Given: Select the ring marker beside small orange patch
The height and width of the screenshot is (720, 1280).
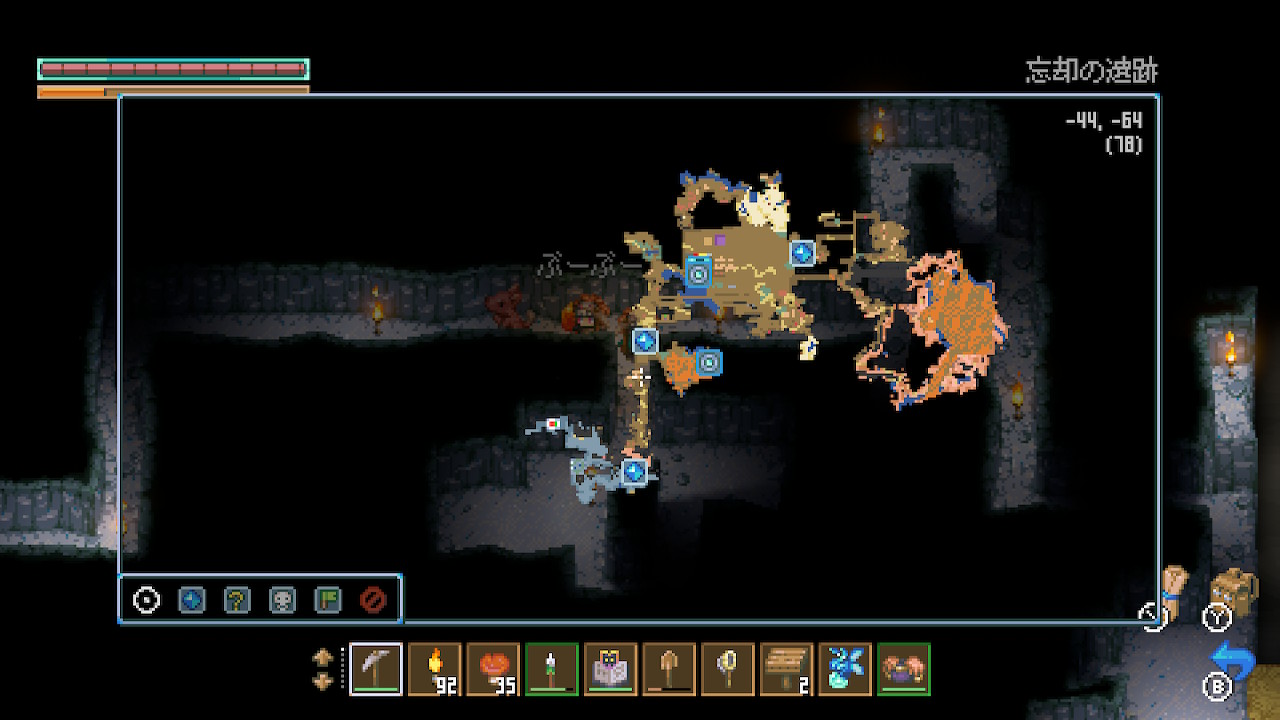Looking at the screenshot, I should [708, 362].
